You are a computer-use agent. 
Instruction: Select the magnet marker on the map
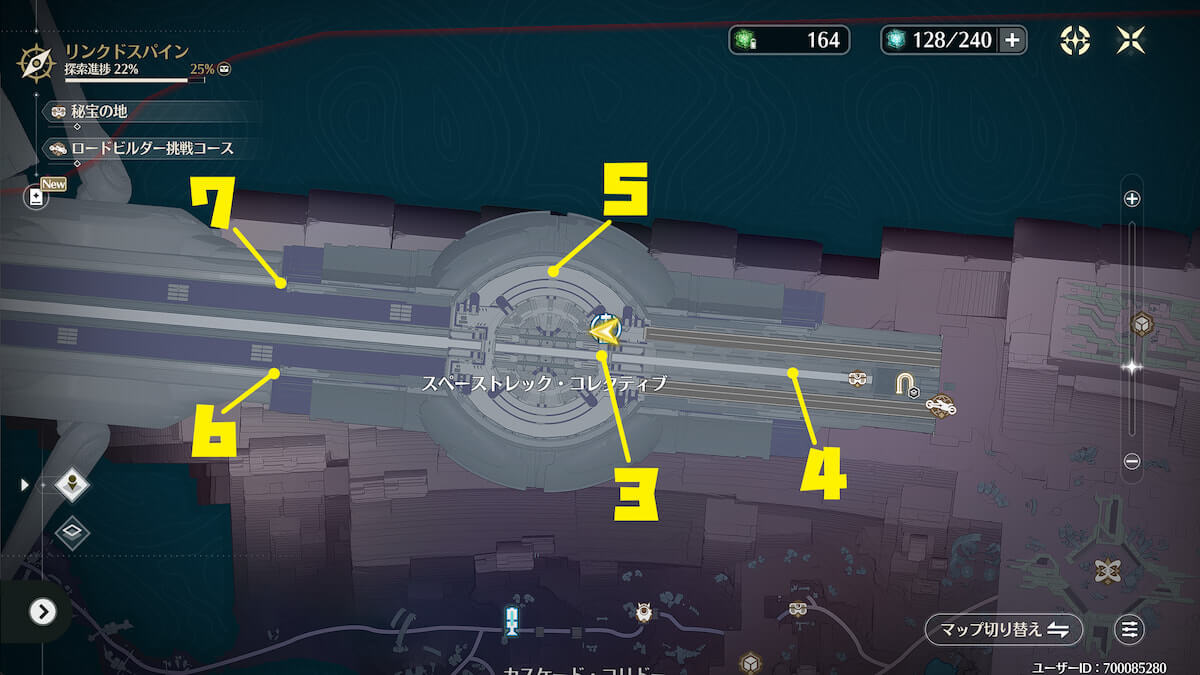(x=905, y=383)
